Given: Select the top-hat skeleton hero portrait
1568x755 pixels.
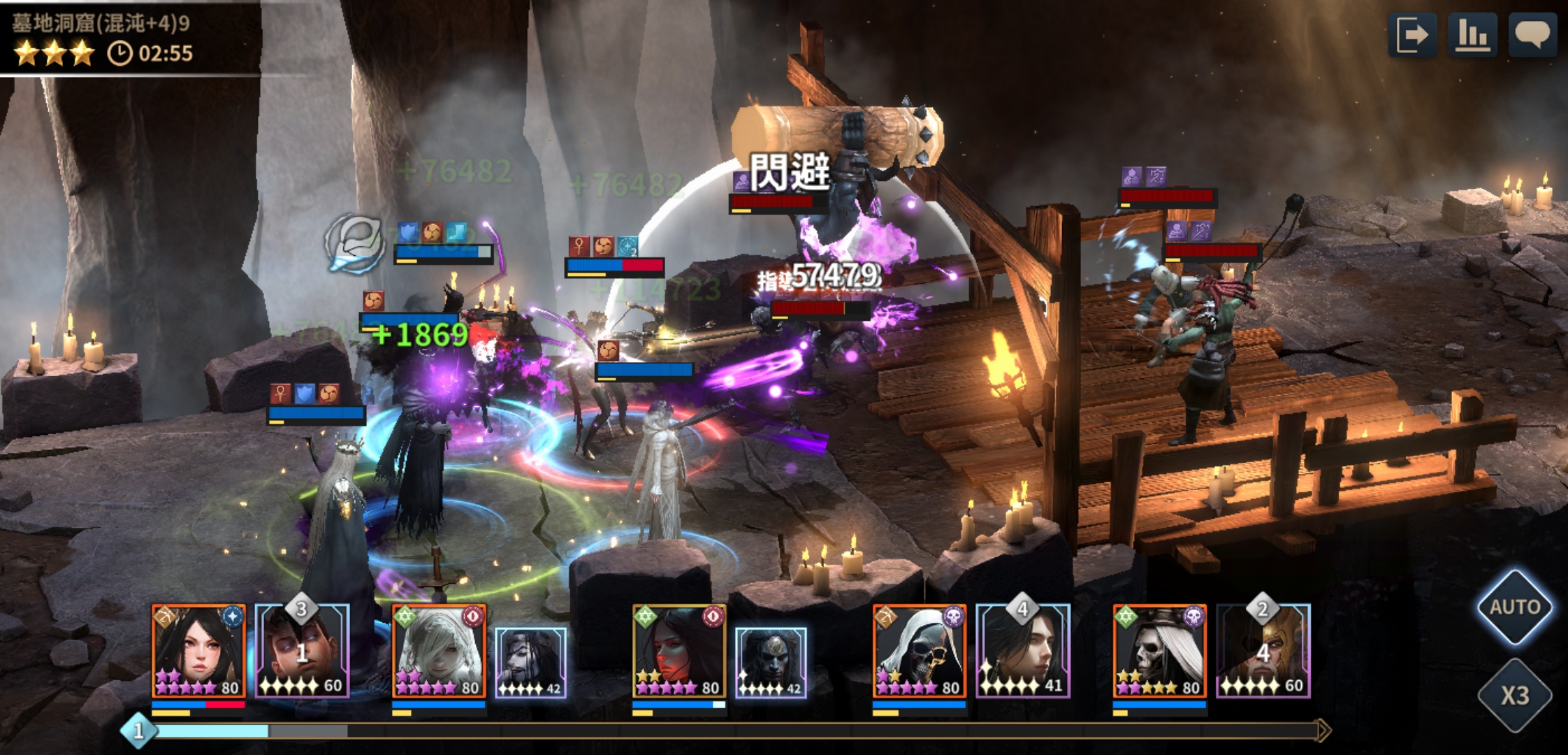Looking at the screenshot, I should click(x=1160, y=651).
